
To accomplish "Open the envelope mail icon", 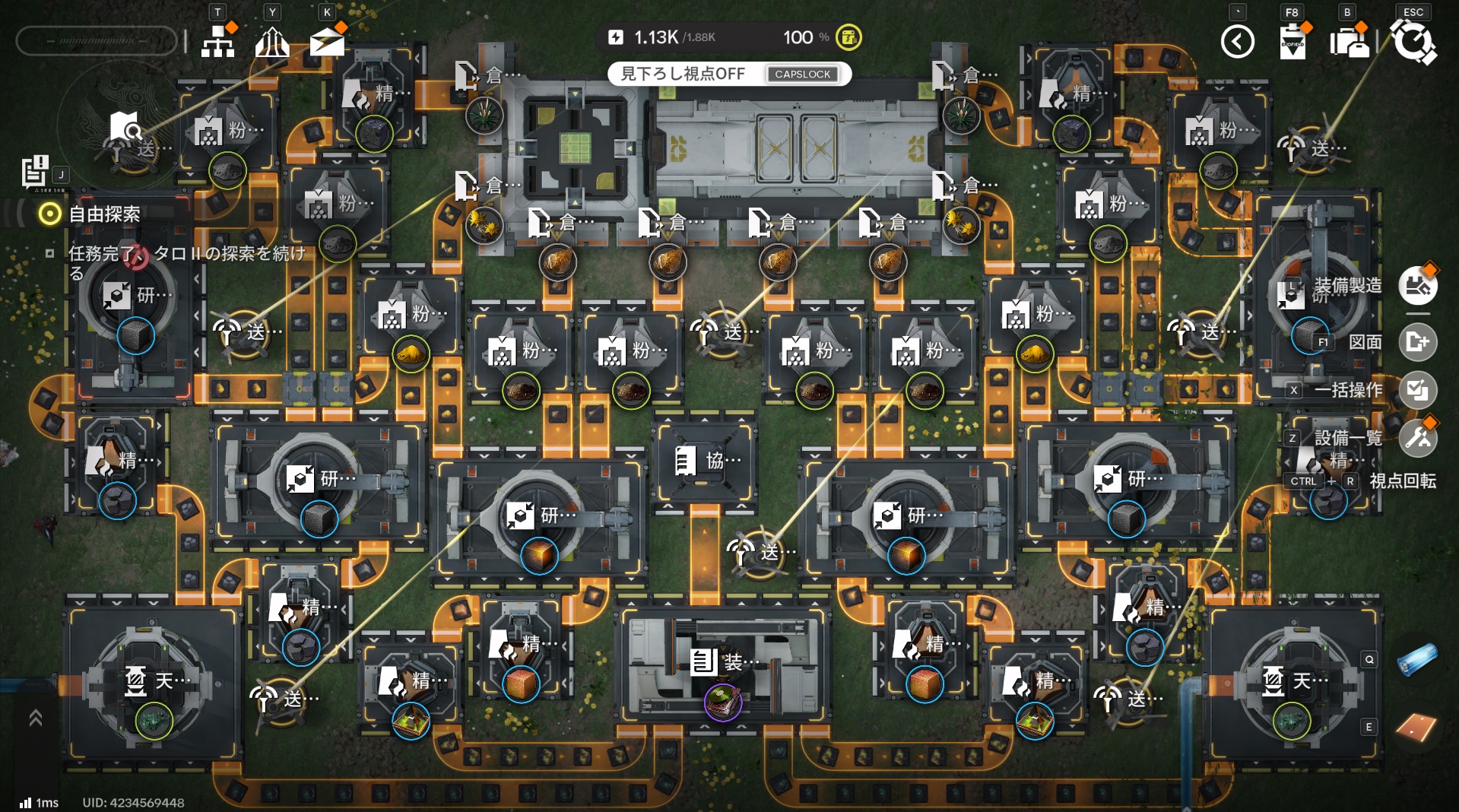I will (x=327, y=42).
